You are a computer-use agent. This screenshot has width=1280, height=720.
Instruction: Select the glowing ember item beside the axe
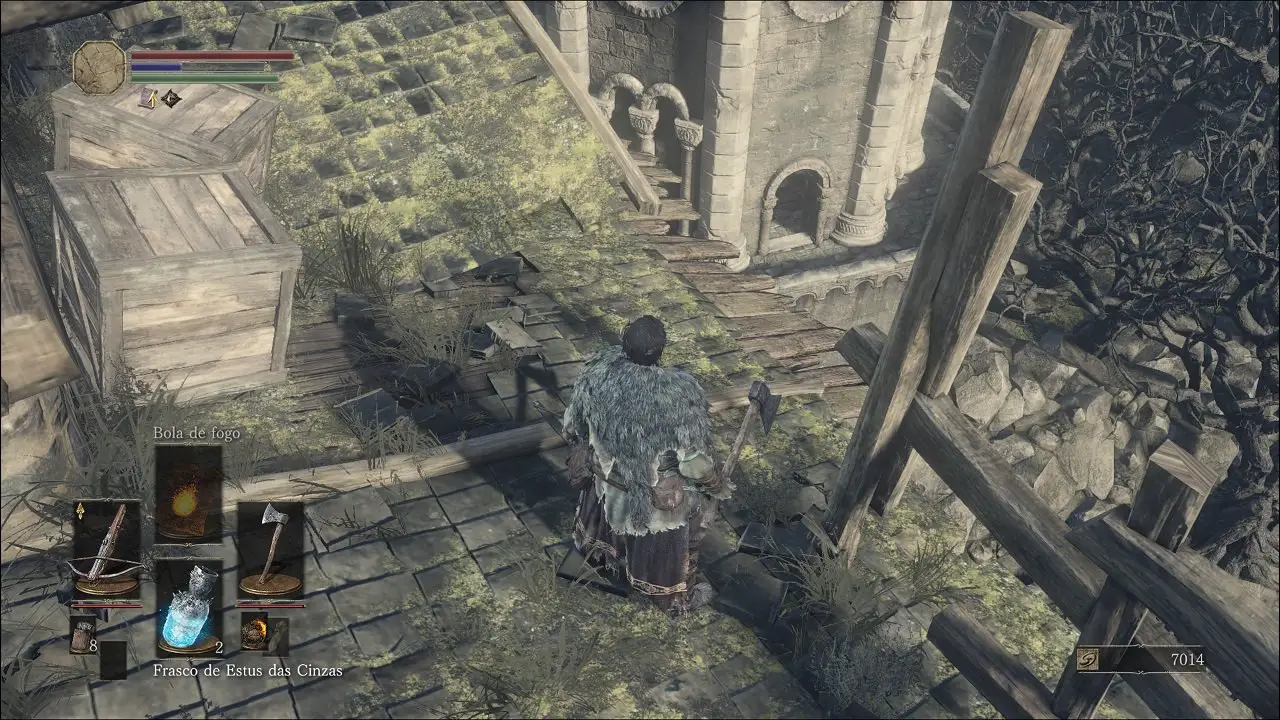point(254,632)
